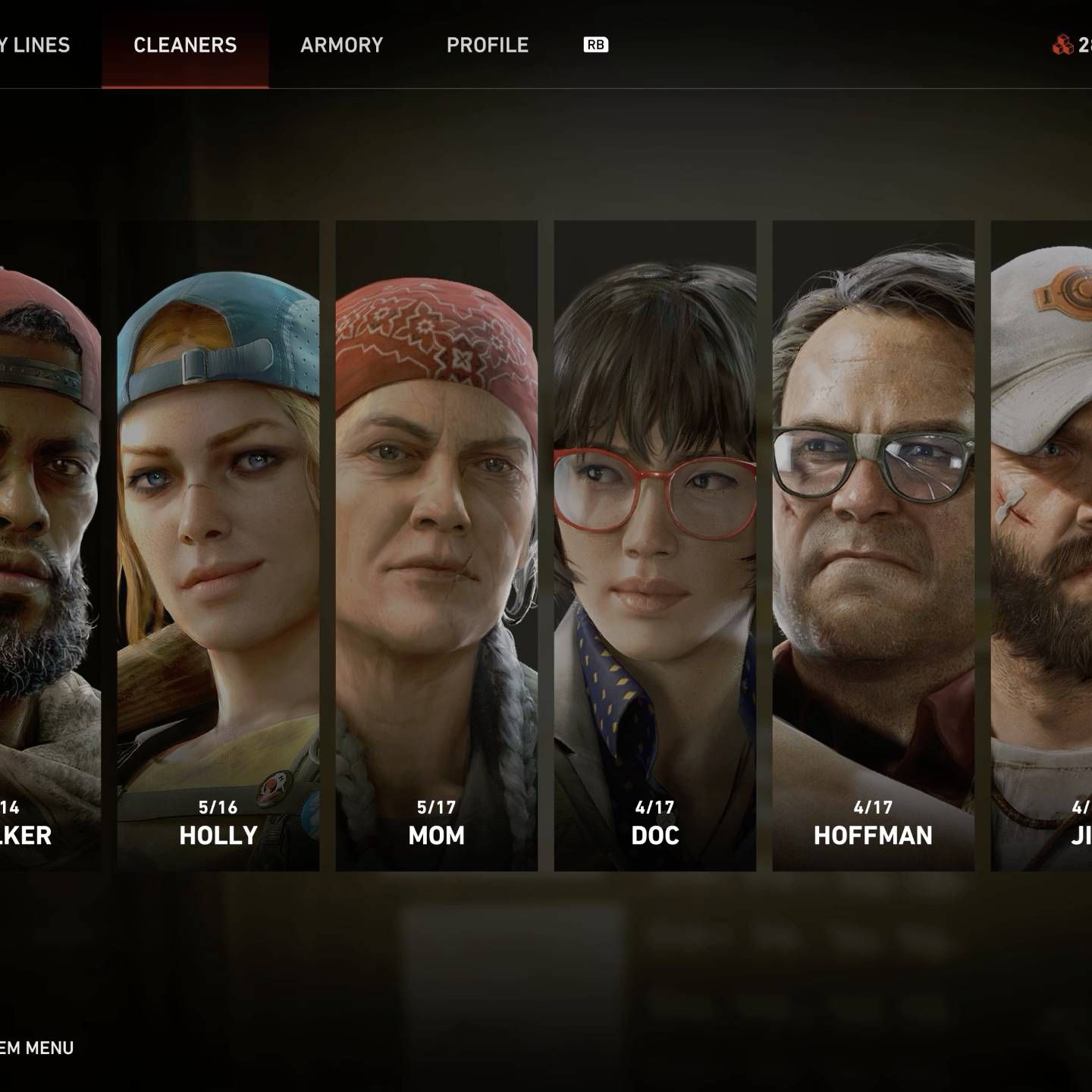Pick the Doc character card
Image resolution: width=1092 pixels, height=1092 pixels.
point(655,546)
